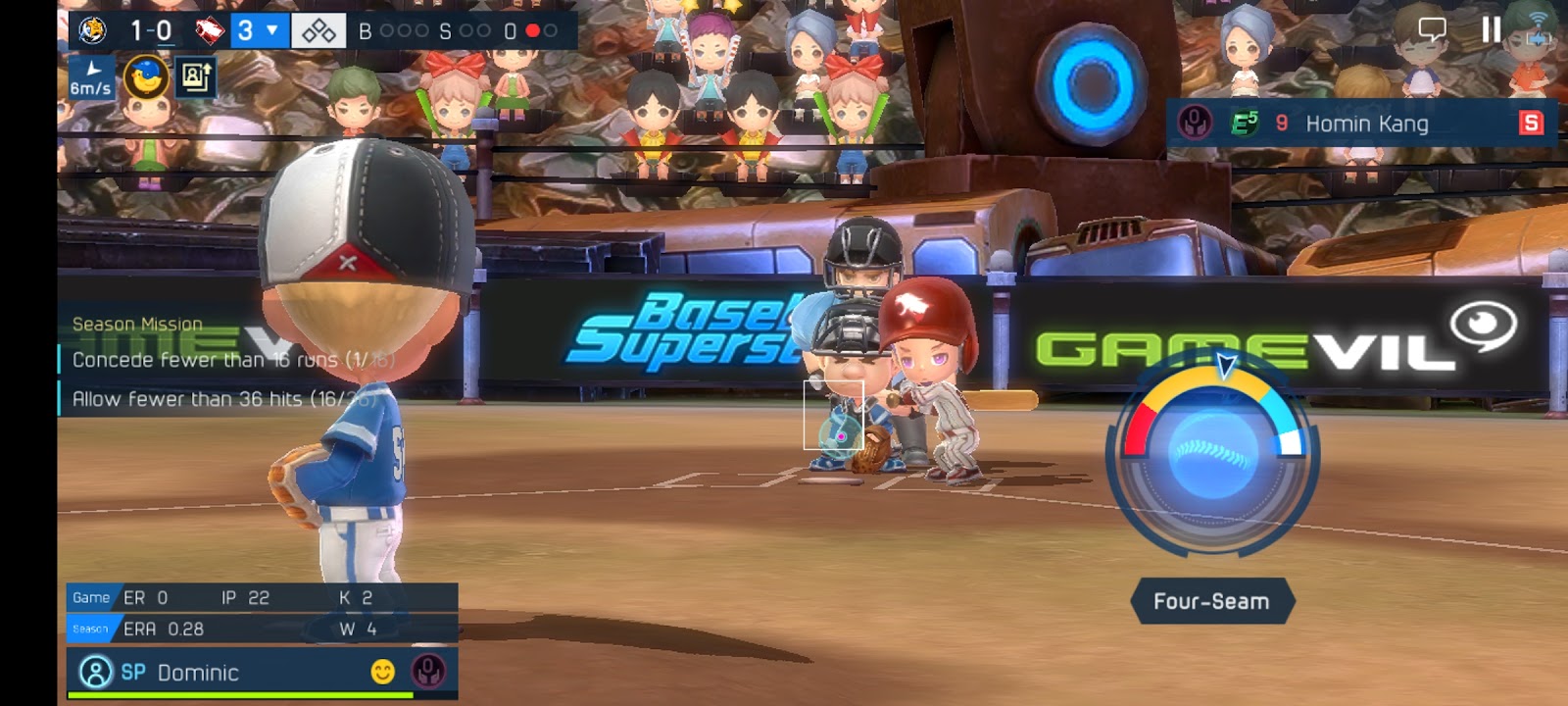Open the Four-Seam pitch type selector
The height and width of the screenshot is (706, 1568).
tap(1211, 601)
